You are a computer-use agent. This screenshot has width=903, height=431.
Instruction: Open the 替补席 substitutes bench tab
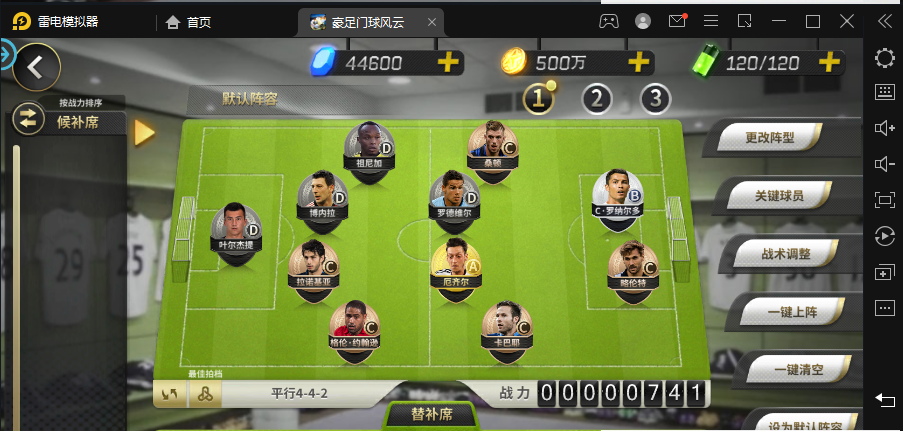coord(432,414)
